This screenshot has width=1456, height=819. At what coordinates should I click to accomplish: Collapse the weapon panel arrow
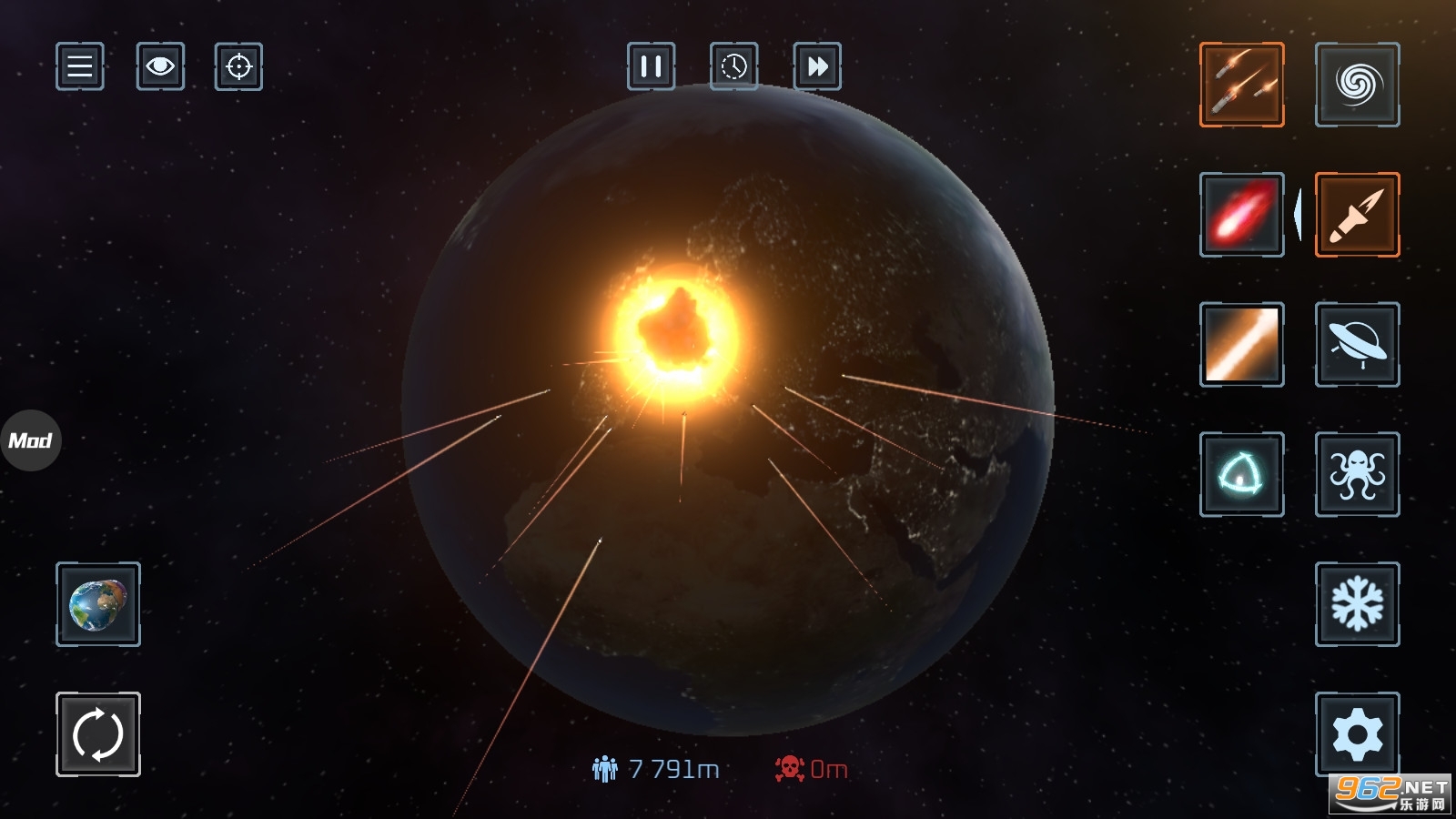(1298, 215)
